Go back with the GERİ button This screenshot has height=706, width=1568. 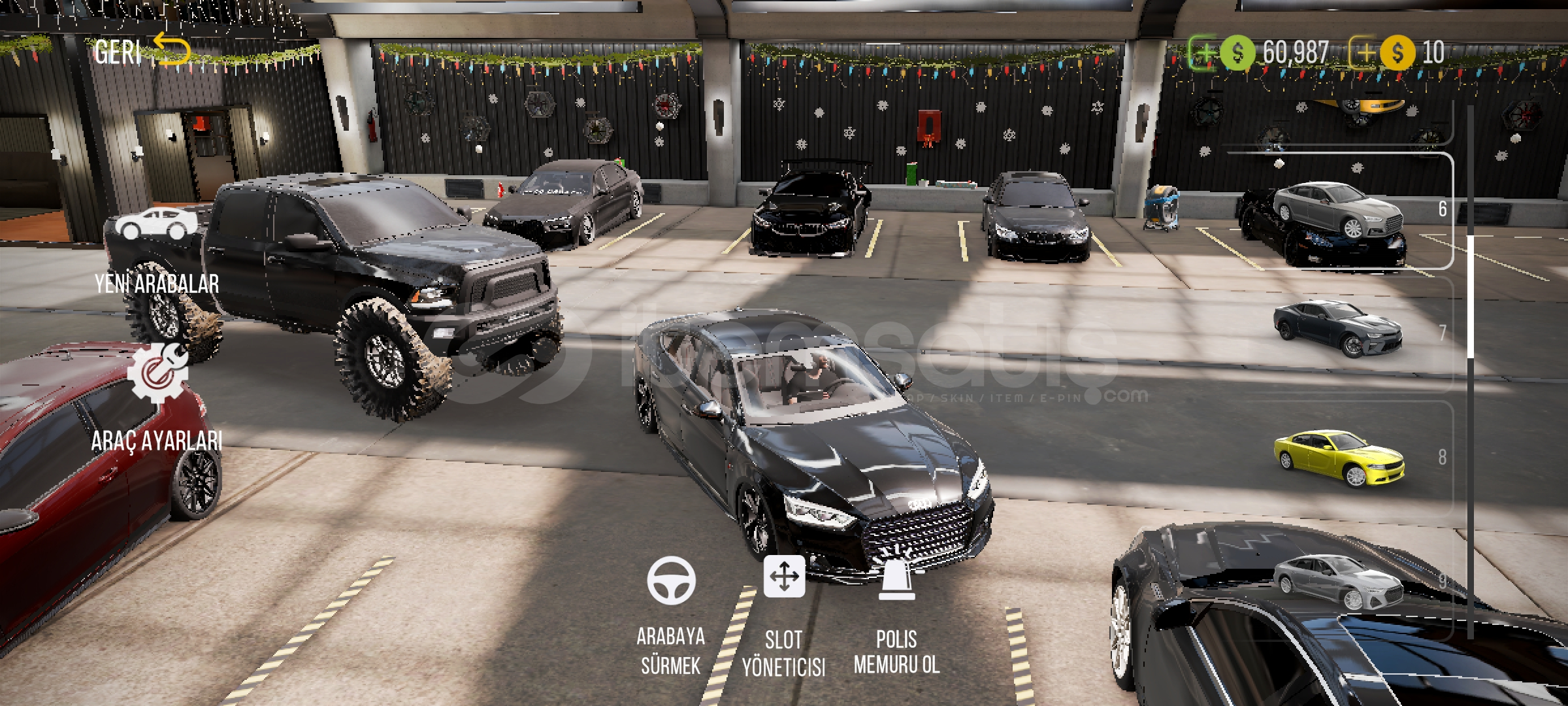pos(140,51)
